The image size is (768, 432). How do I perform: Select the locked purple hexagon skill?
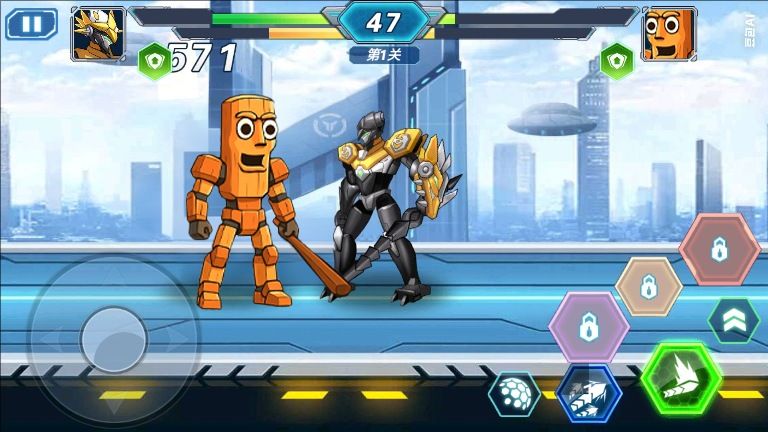589,327
